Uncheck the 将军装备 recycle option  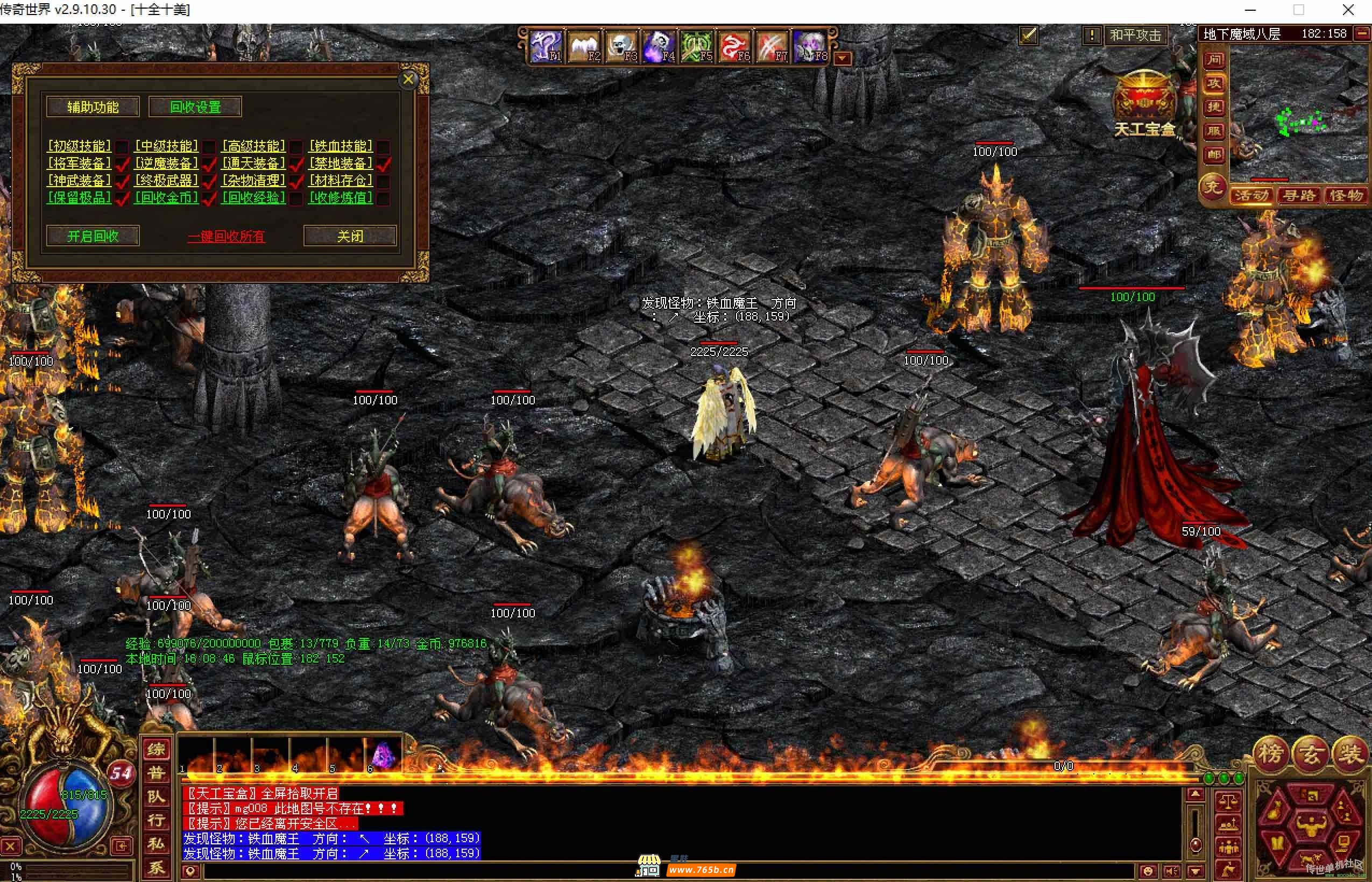(122, 165)
